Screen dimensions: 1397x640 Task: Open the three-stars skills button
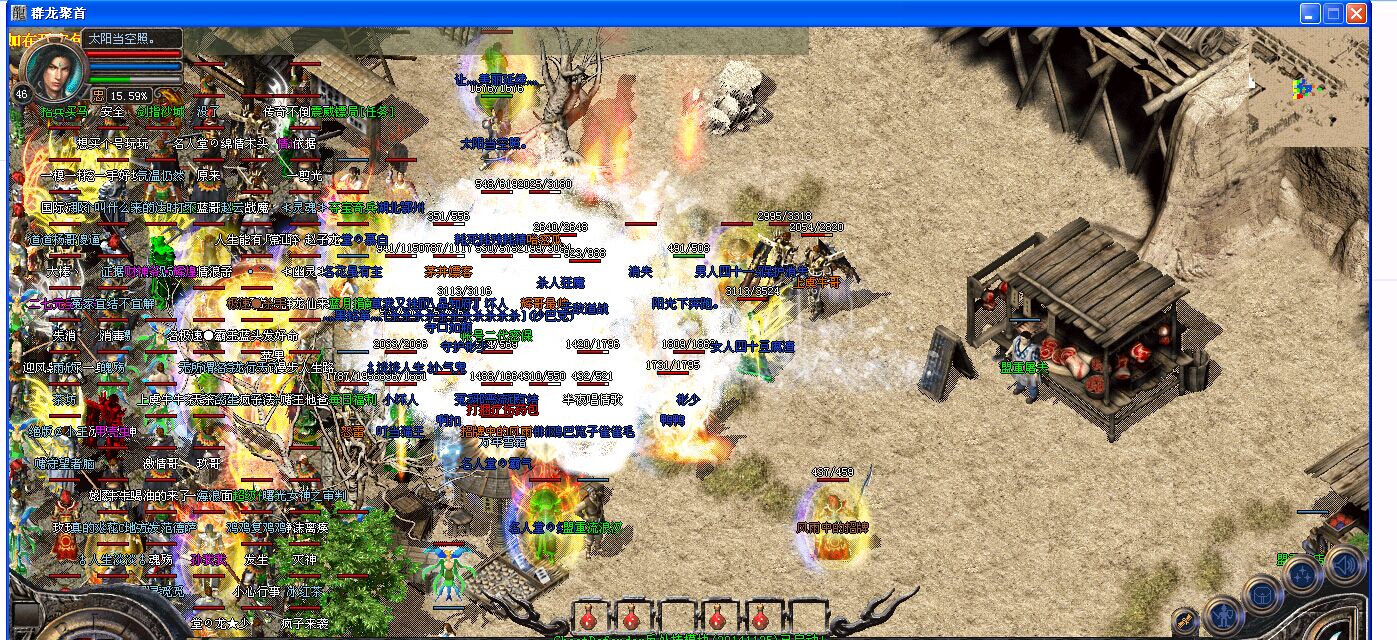[1304, 577]
